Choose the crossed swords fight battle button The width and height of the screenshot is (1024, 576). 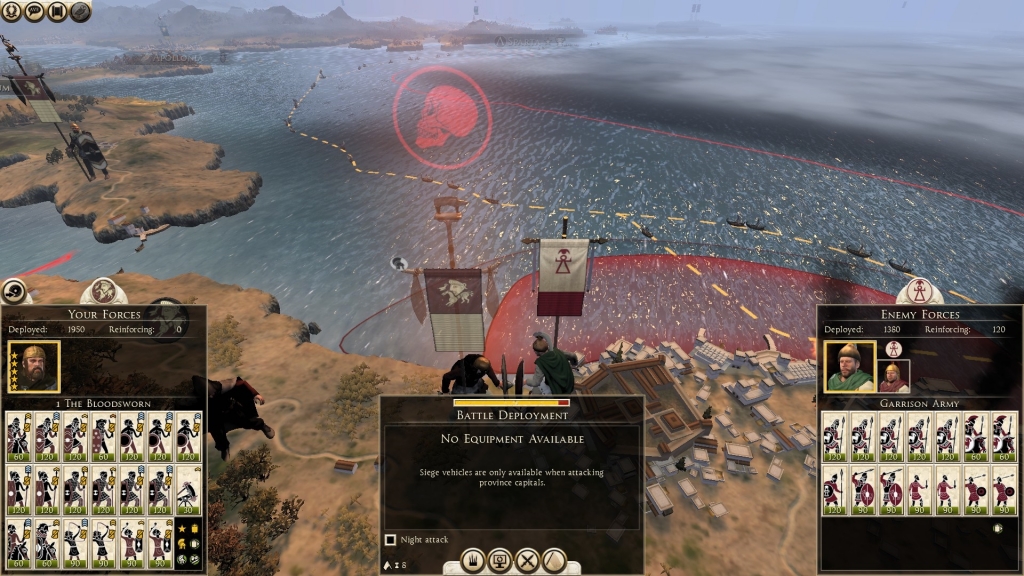click(527, 561)
